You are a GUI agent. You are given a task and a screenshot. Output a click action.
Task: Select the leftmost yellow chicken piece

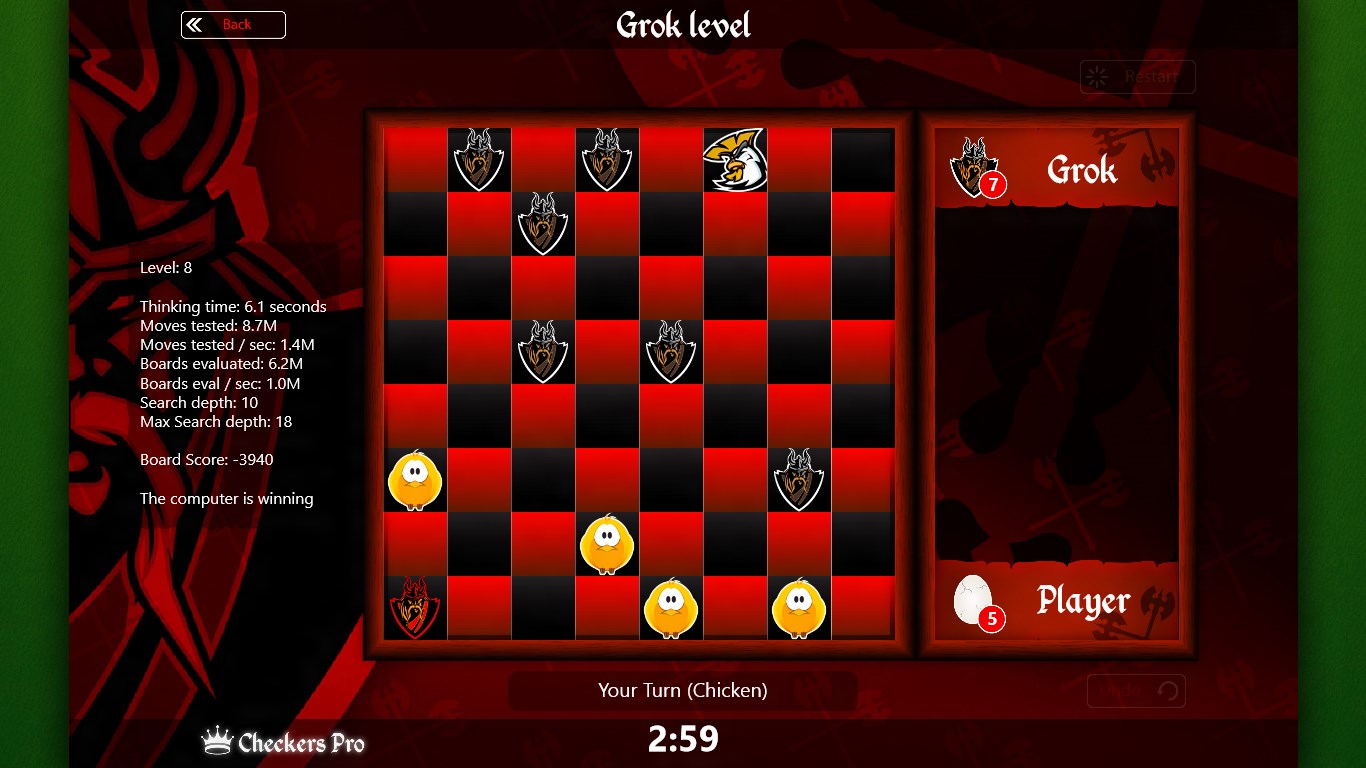414,481
